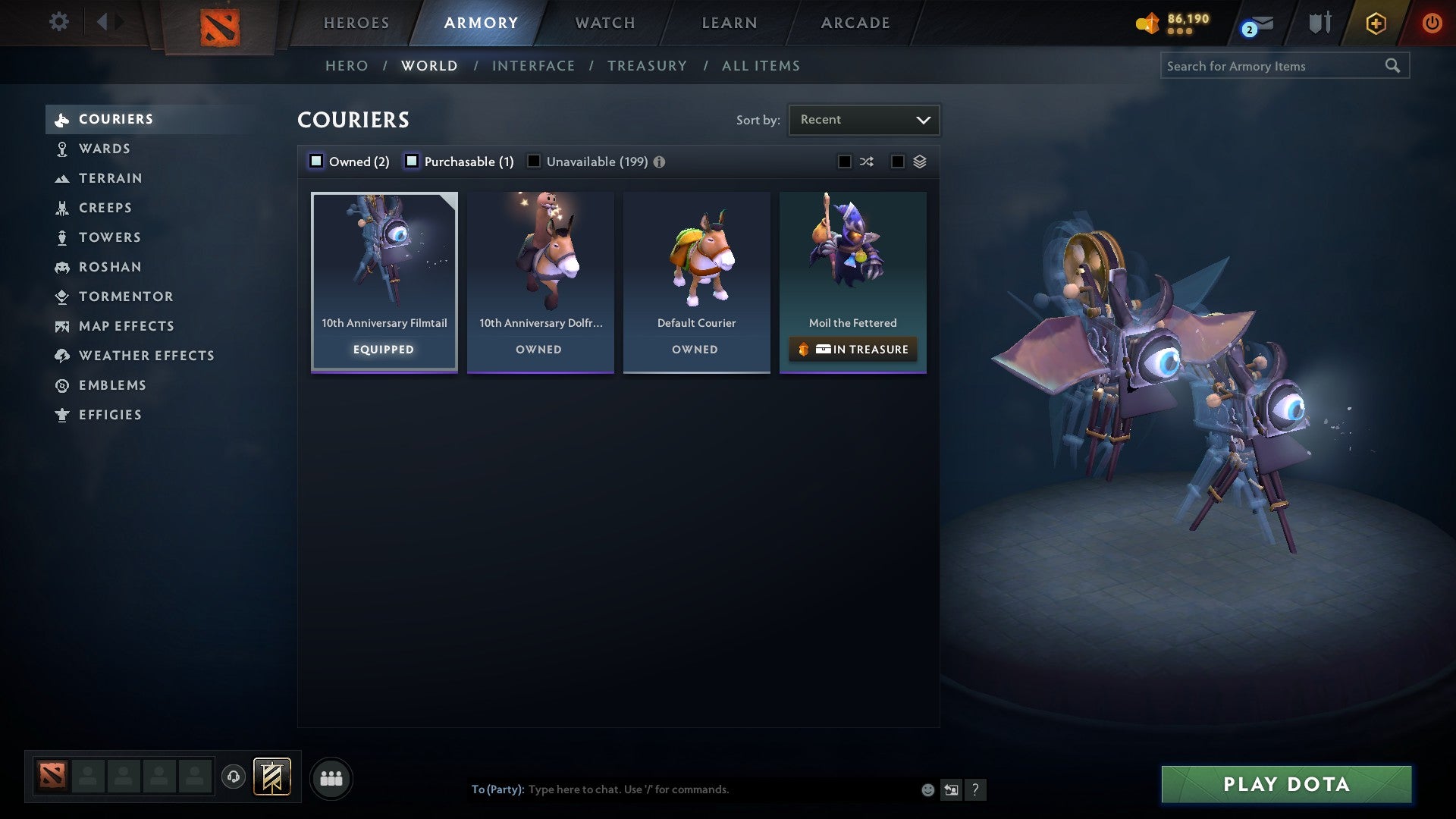Expand the party lineup grouping icon
Image resolution: width=1456 pixels, height=819 pixels.
tap(331, 778)
